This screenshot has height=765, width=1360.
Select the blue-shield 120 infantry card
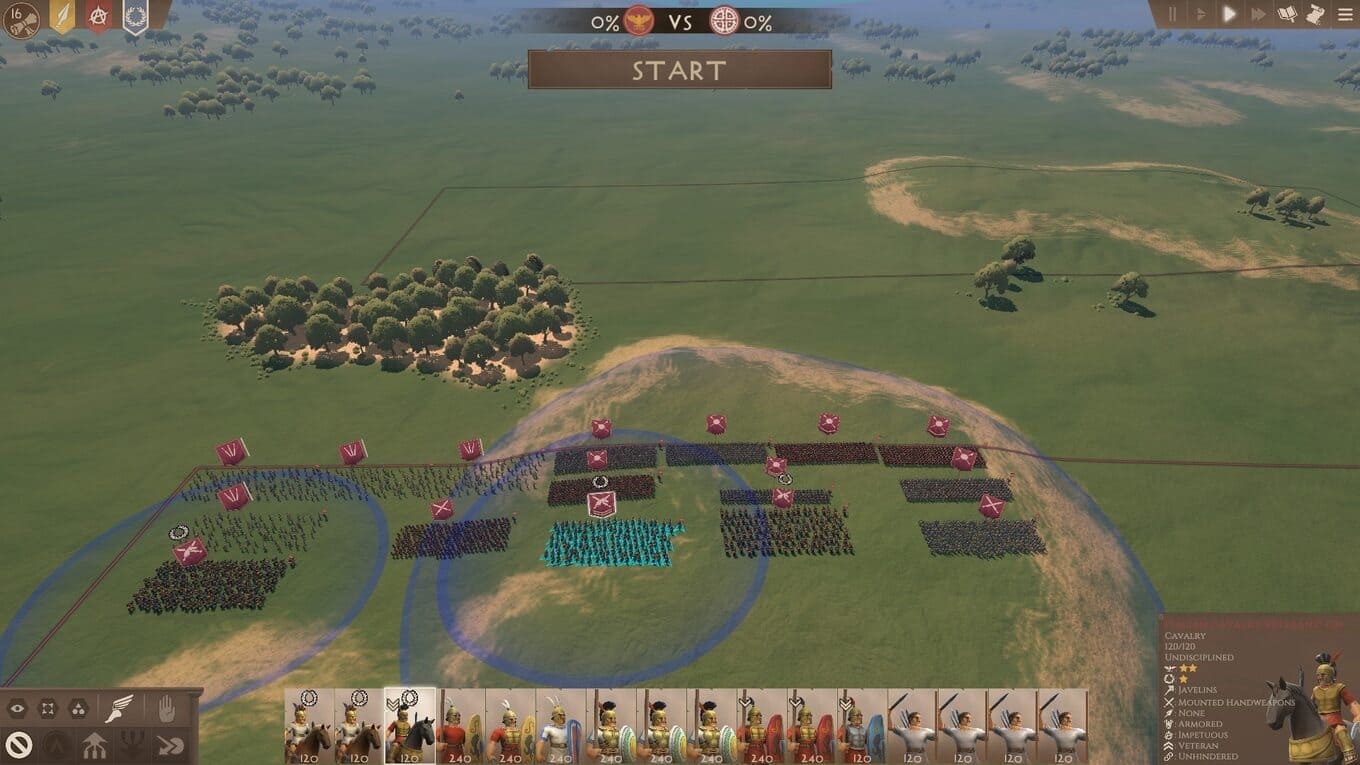[x=862, y=726]
